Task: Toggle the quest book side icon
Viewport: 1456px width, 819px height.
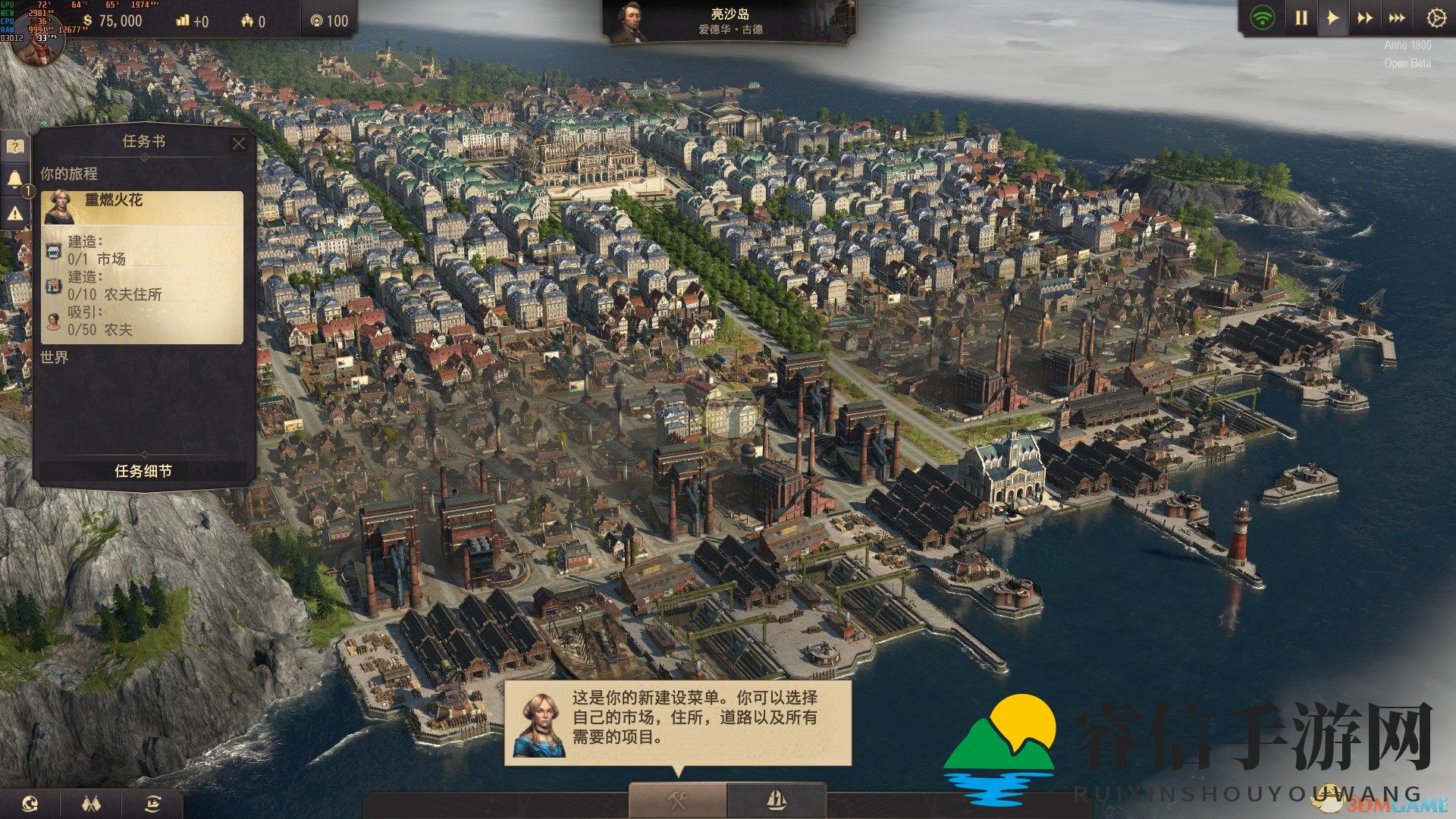Action: pyautogui.click(x=15, y=146)
